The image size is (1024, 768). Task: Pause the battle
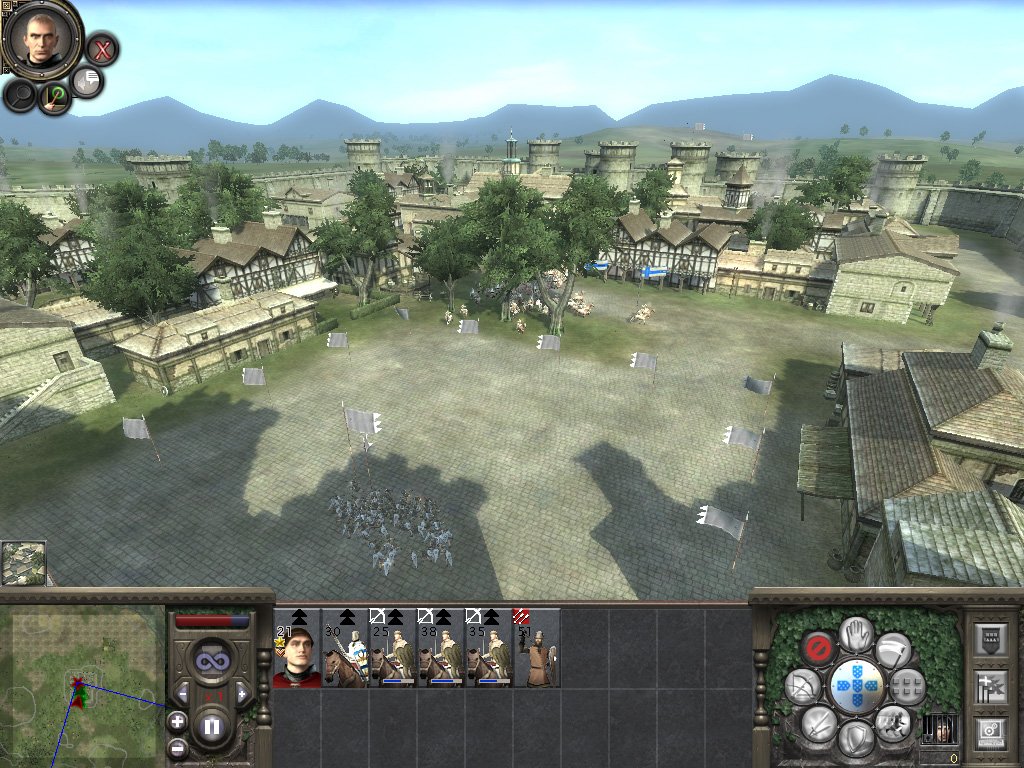tap(211, 728)
